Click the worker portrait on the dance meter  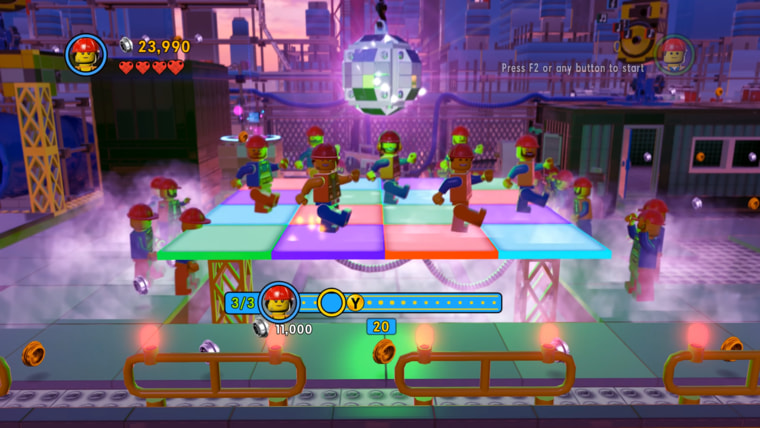[279, 302]
